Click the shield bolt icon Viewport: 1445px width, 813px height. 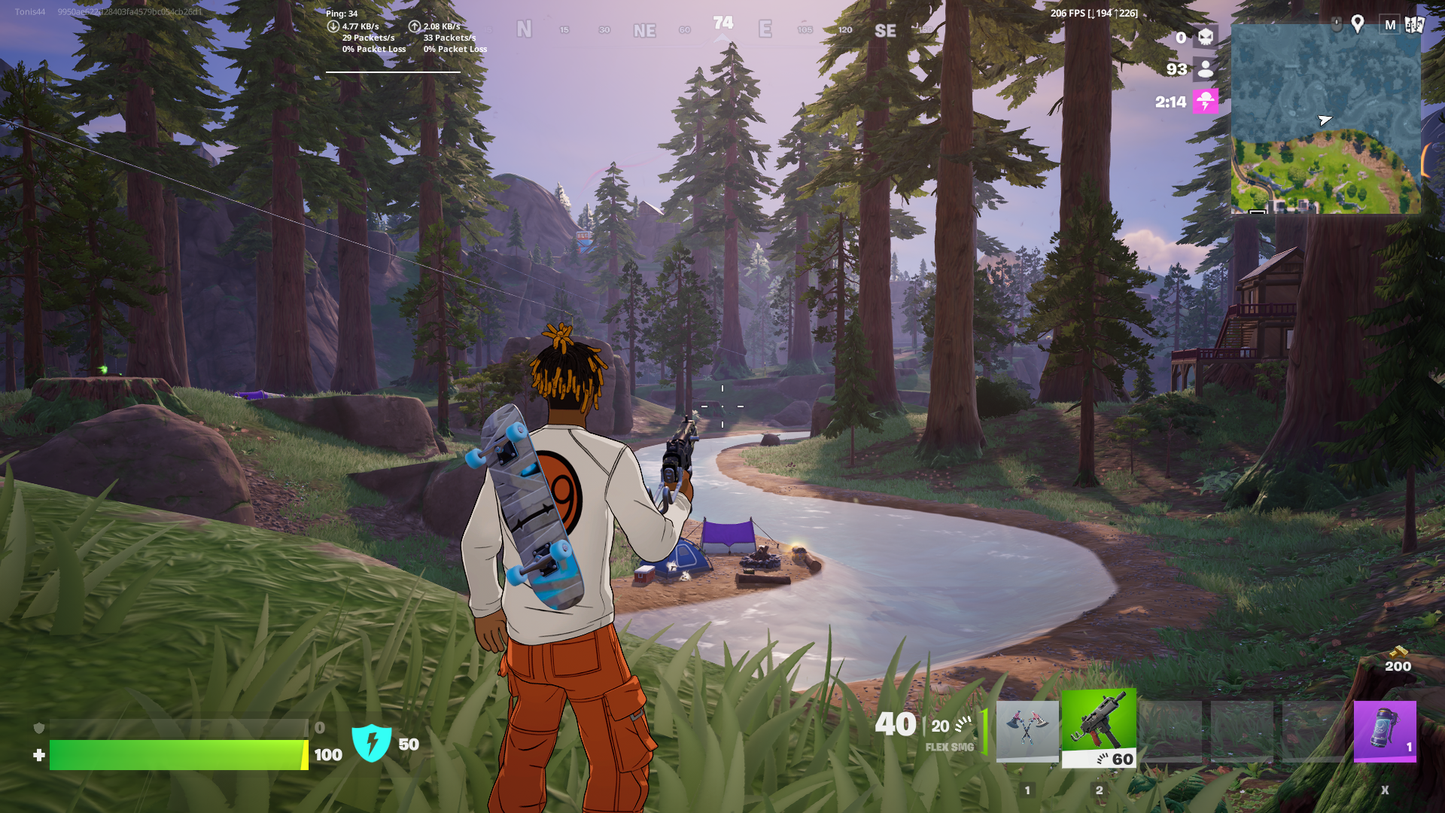(x=371, y=743)
